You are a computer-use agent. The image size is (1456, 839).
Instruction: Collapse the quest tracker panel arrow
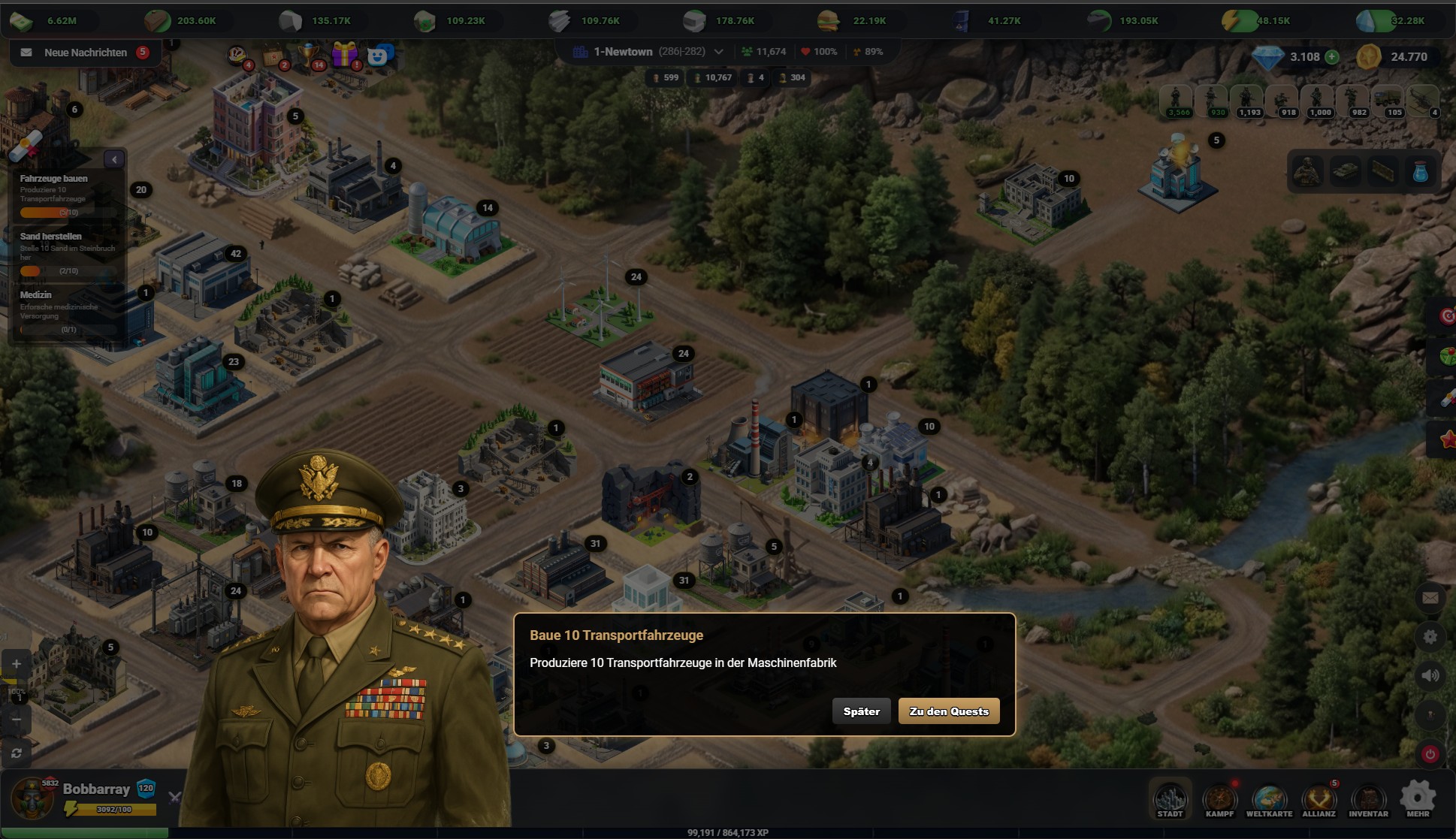(114, 159)
